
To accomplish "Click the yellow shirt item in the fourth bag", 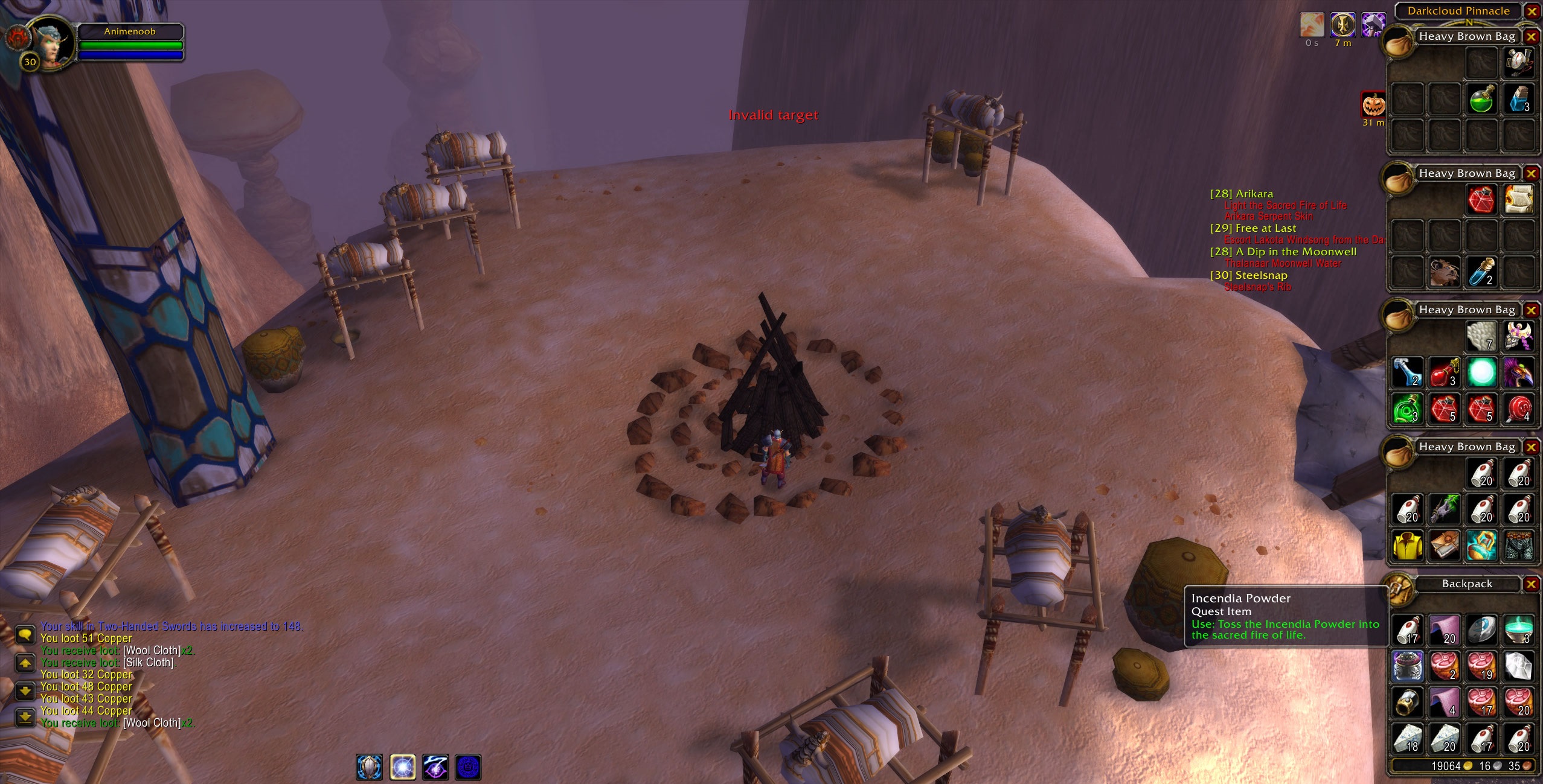I will click(1407, 545).
